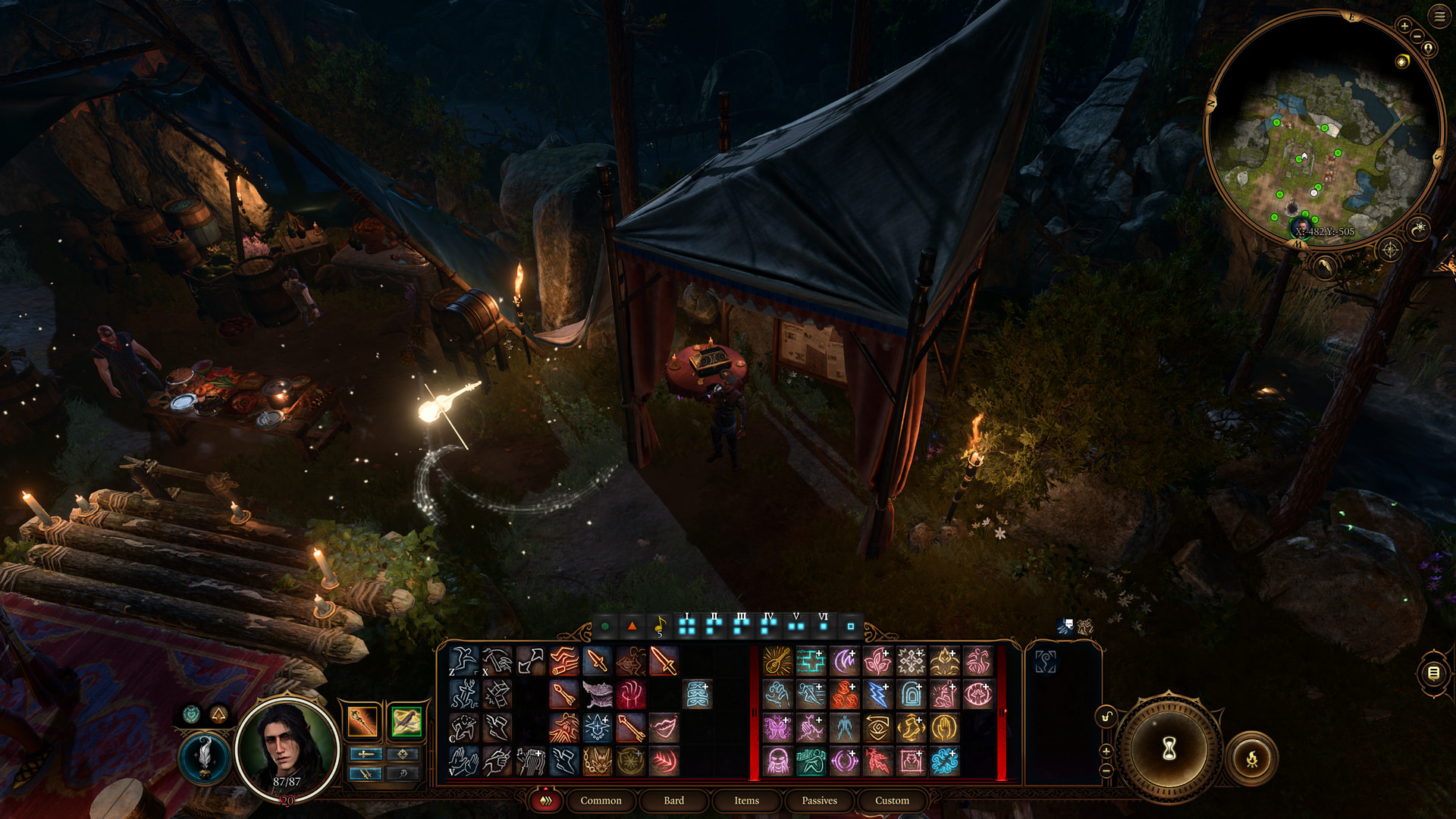Click the circular minimap

coord(1323,129)
